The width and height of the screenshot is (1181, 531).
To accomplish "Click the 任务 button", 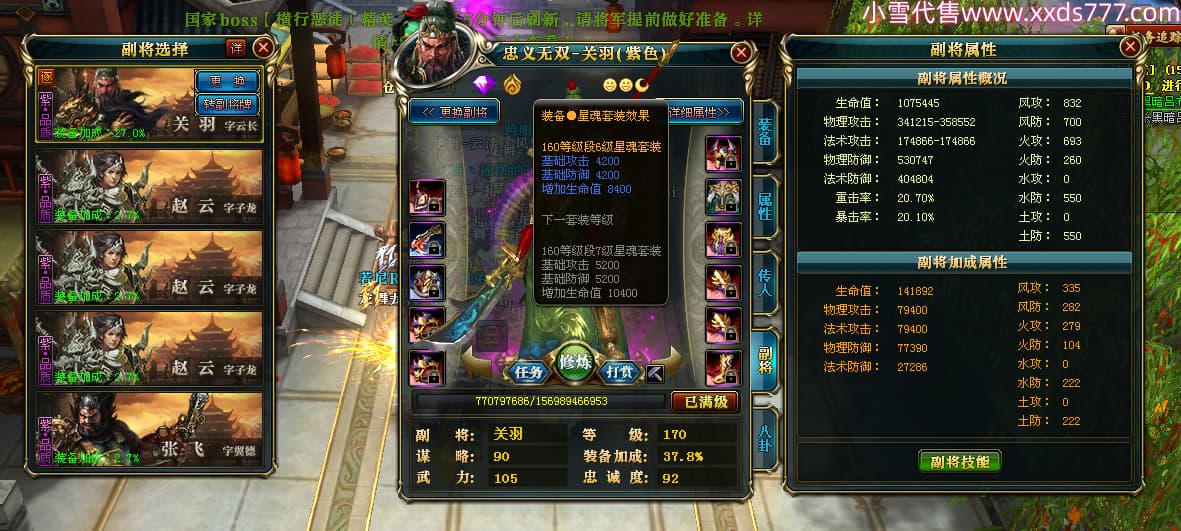I will 528,371.
